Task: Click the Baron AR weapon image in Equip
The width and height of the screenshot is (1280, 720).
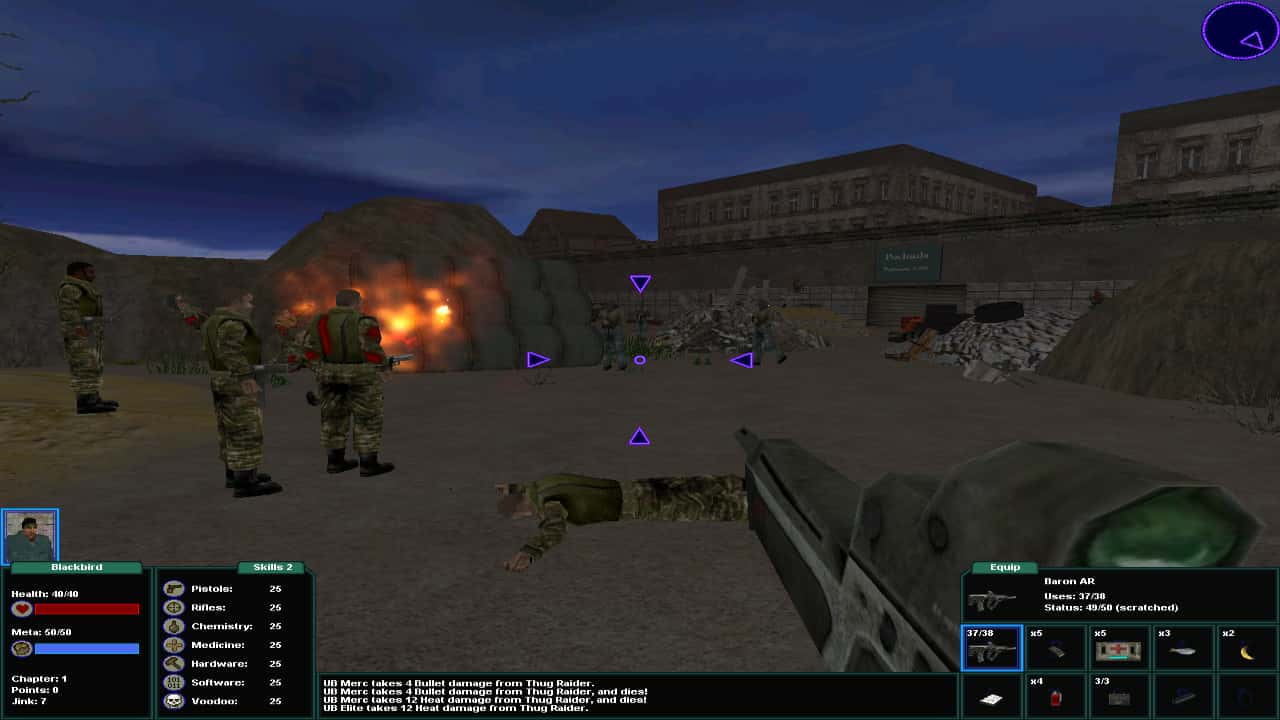Action: click(x=990, y=600)
